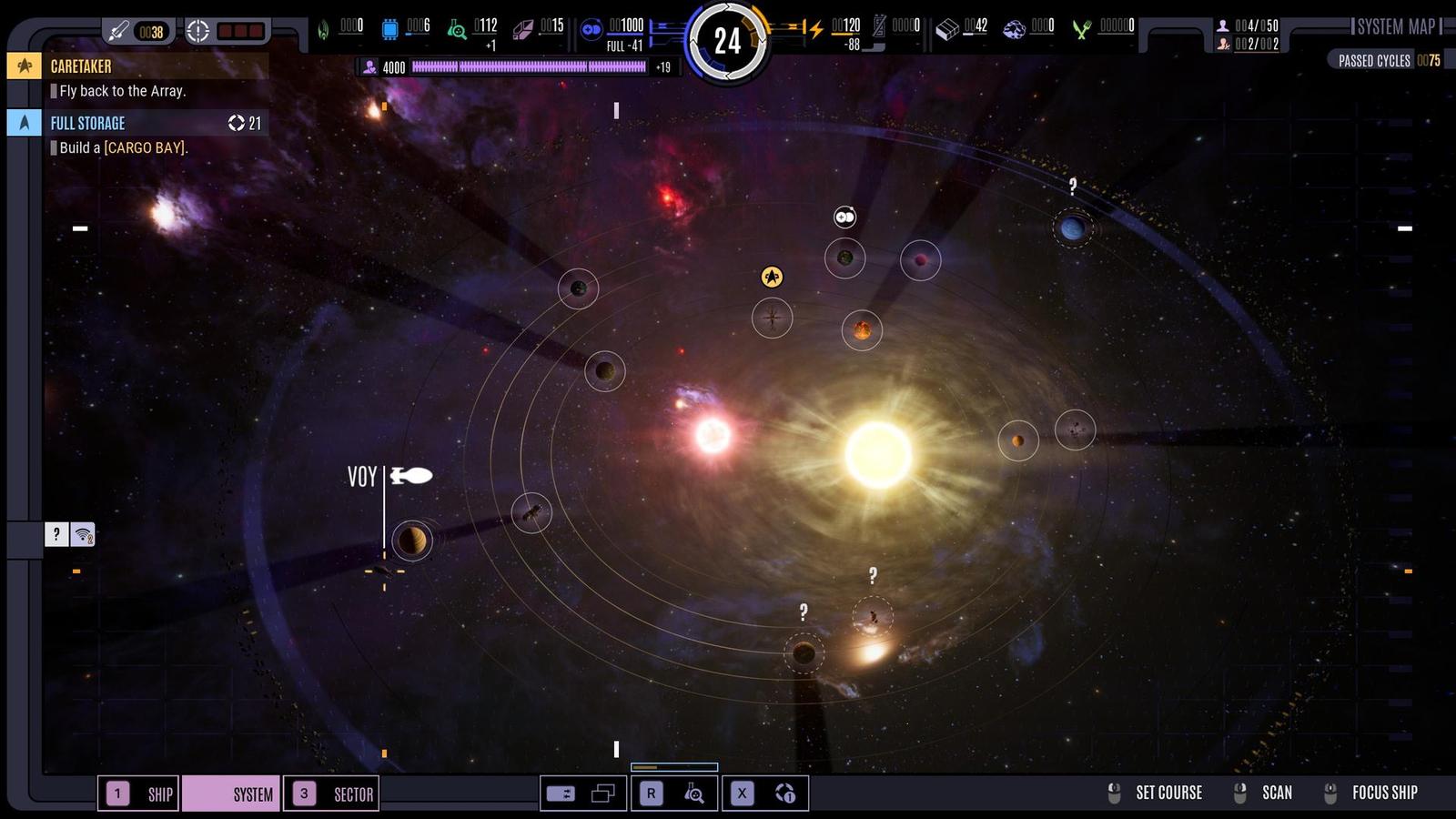Click the gas-giant planet beside Voyager
Image resolution: width=1456 pixels, height=819 pixels.
[x=412, y=541]
